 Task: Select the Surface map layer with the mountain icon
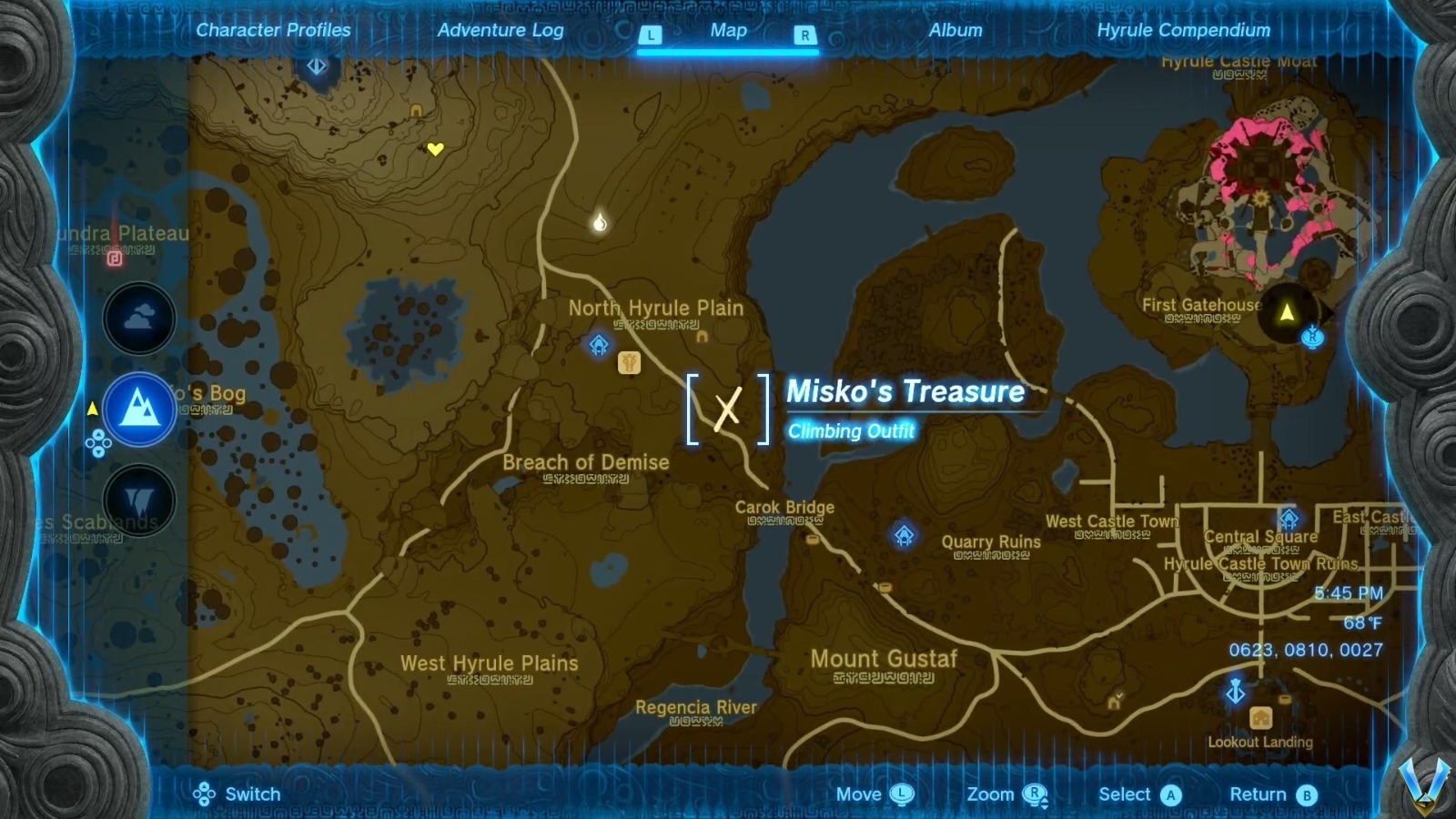point(138,409)
